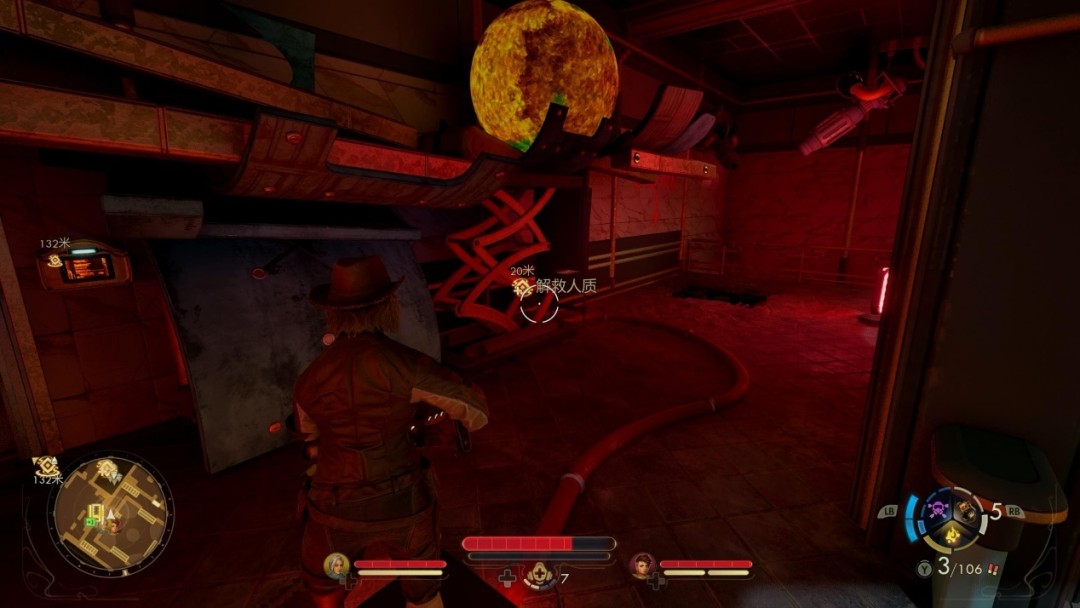
Task: Click the circular minimap
Action: click(110, 513)
